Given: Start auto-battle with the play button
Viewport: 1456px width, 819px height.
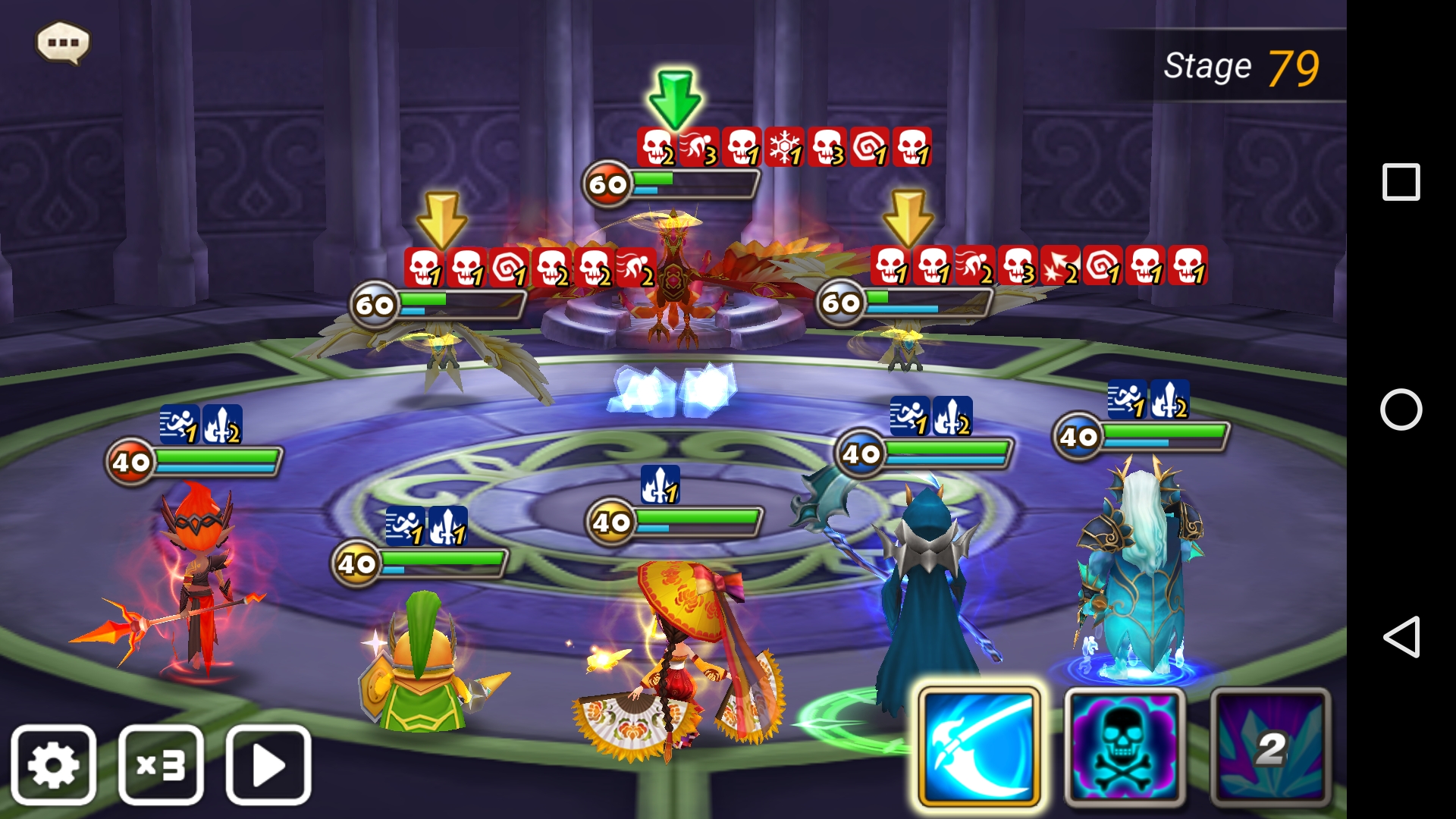Looking at the screenshot, I should click(268, 764).
